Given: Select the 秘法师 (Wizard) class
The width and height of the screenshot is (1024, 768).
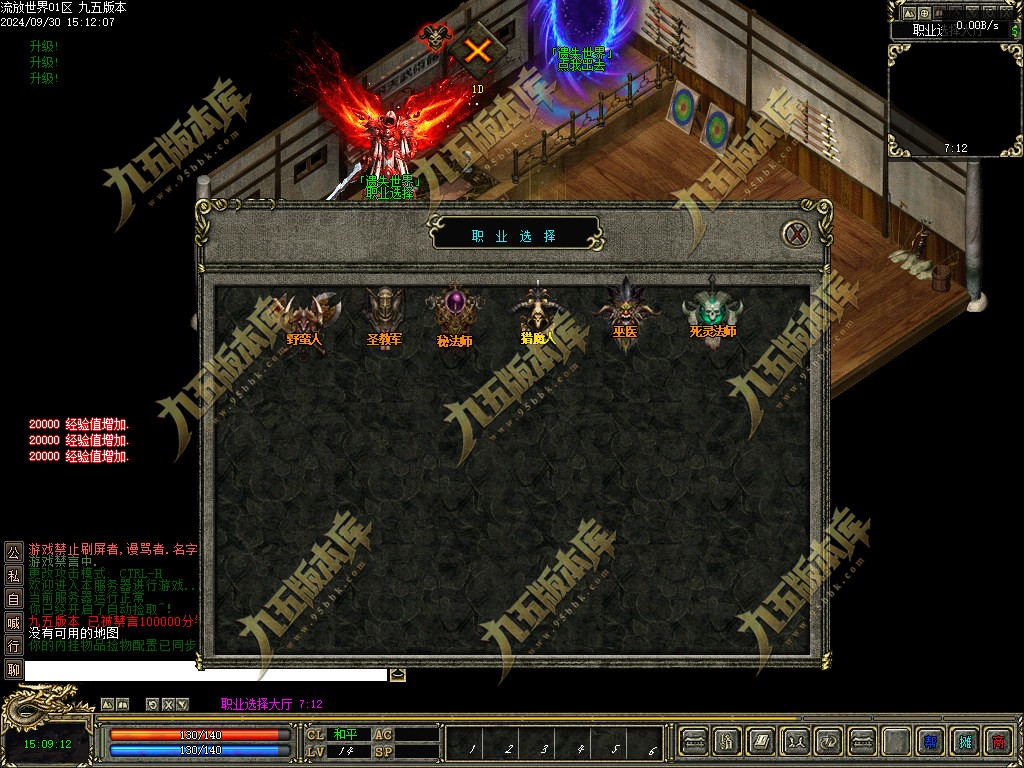Looking at the screenshot, I should (455, 320).
